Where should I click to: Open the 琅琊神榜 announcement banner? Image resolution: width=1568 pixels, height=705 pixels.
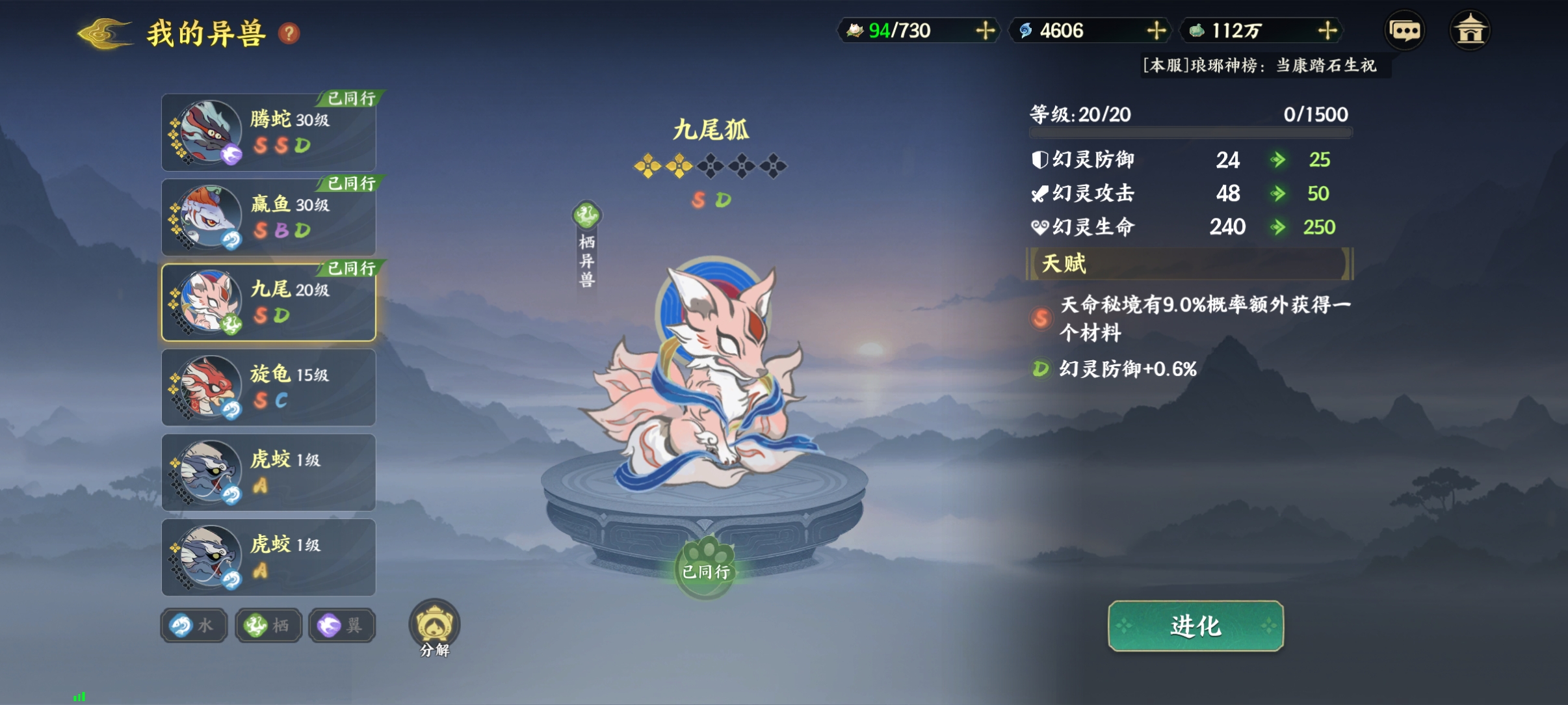(1261, 66)
